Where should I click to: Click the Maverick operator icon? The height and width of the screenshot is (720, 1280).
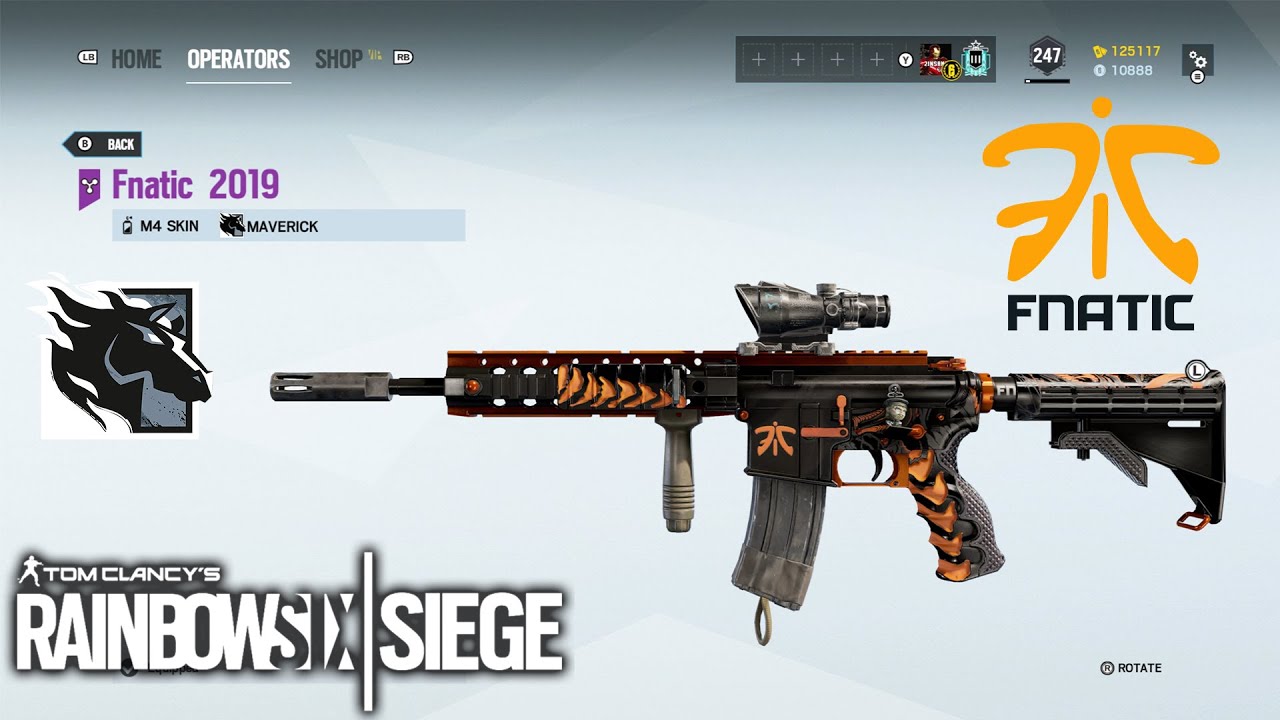coord(232,225)
